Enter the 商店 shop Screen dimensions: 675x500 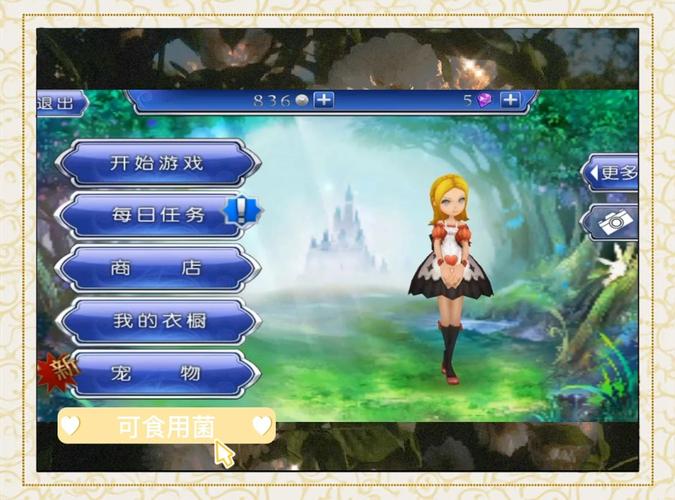point(157,268)
